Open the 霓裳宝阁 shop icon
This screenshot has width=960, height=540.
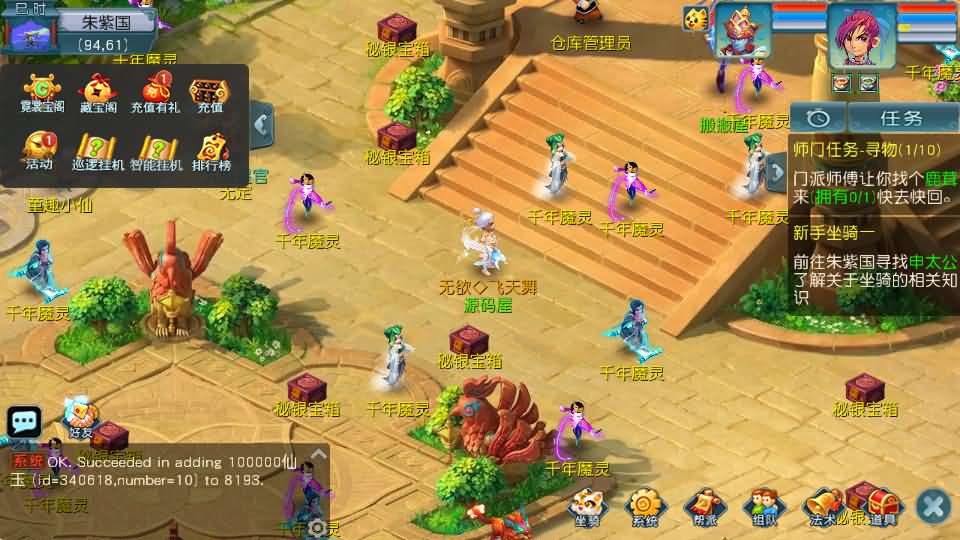tap(42, 93)
